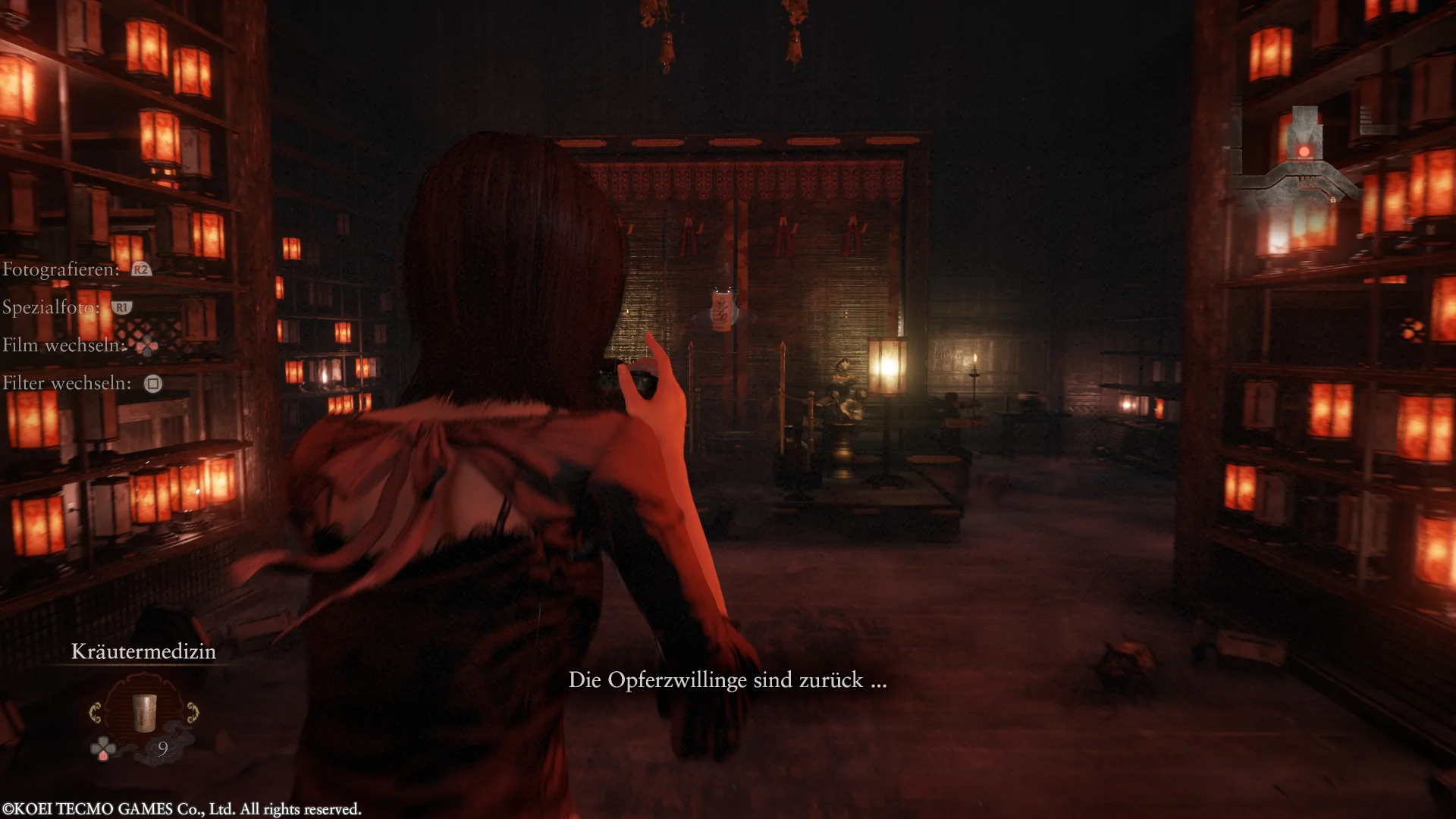Image resolution: width=1456 pixels, height=819 pixels.
Task: Use the Kräutermedizin item slot
Action: pos(143,713)
